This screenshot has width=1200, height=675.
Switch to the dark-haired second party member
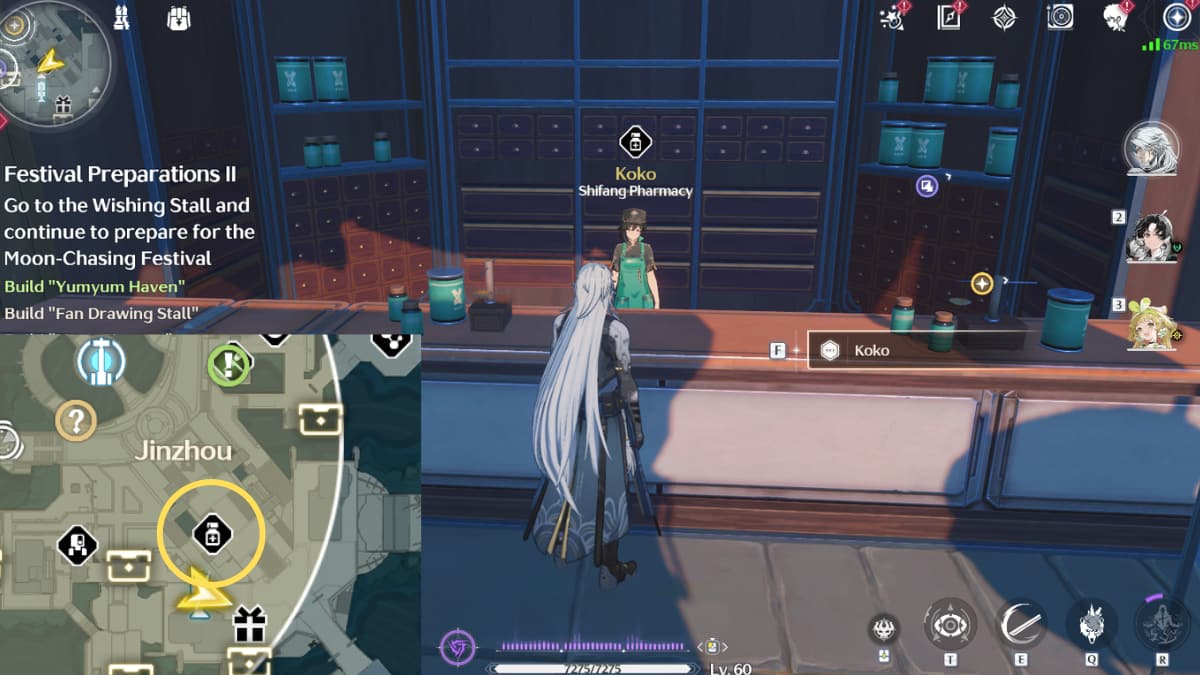click(x=1151, y=238)
